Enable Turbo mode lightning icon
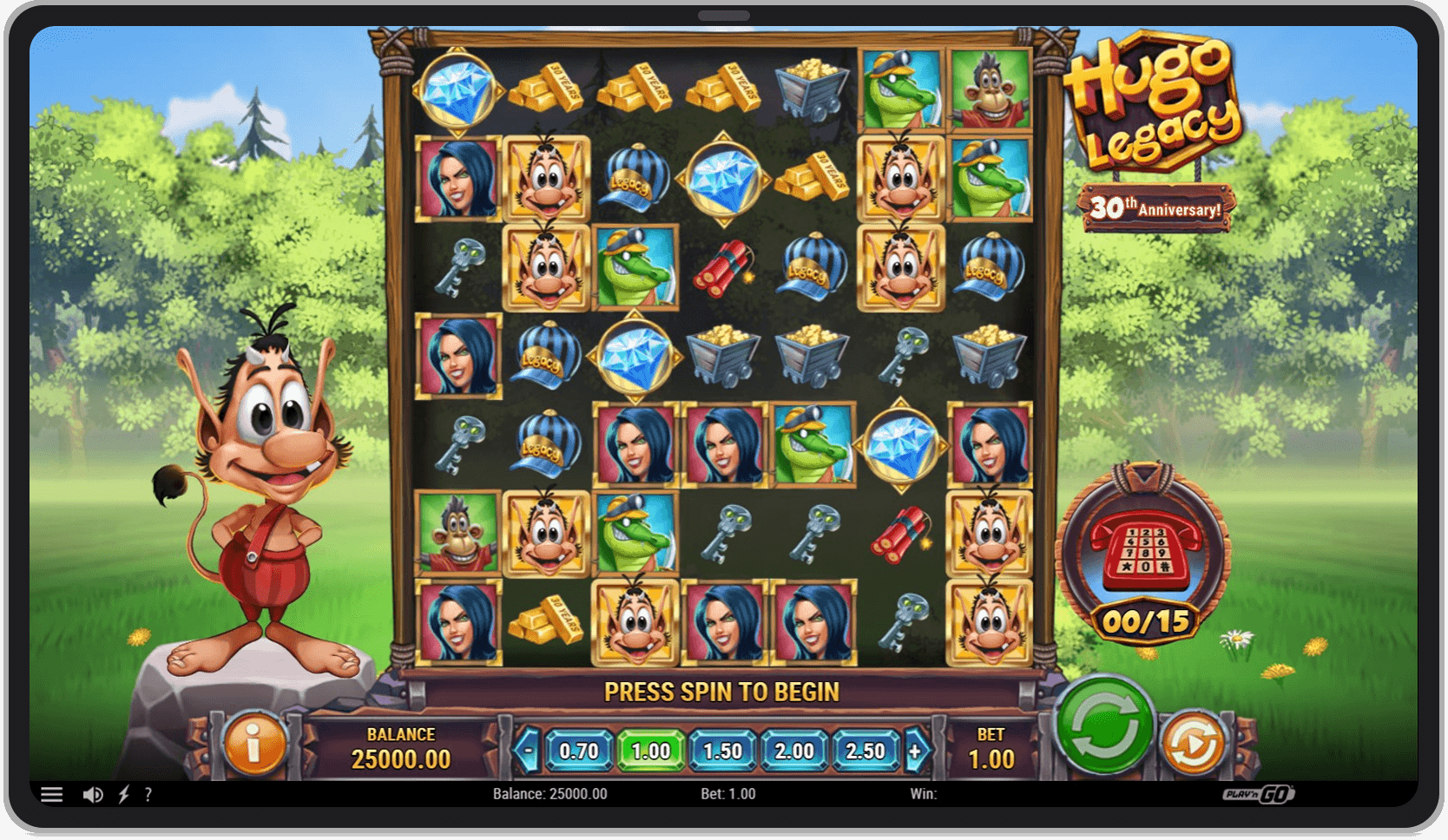This screenshot has height=840, width=1448. pos(122,794)
